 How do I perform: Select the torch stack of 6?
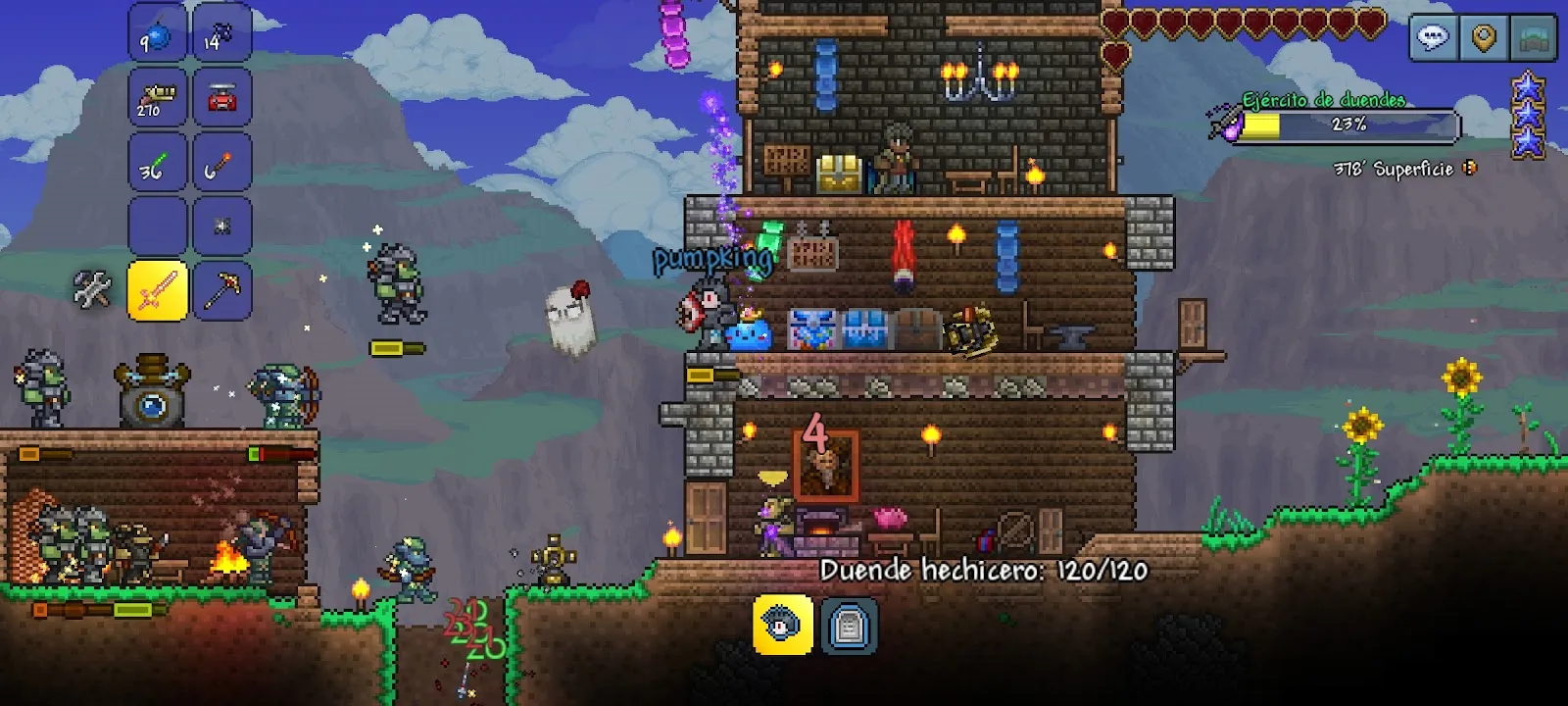(222, 163)
